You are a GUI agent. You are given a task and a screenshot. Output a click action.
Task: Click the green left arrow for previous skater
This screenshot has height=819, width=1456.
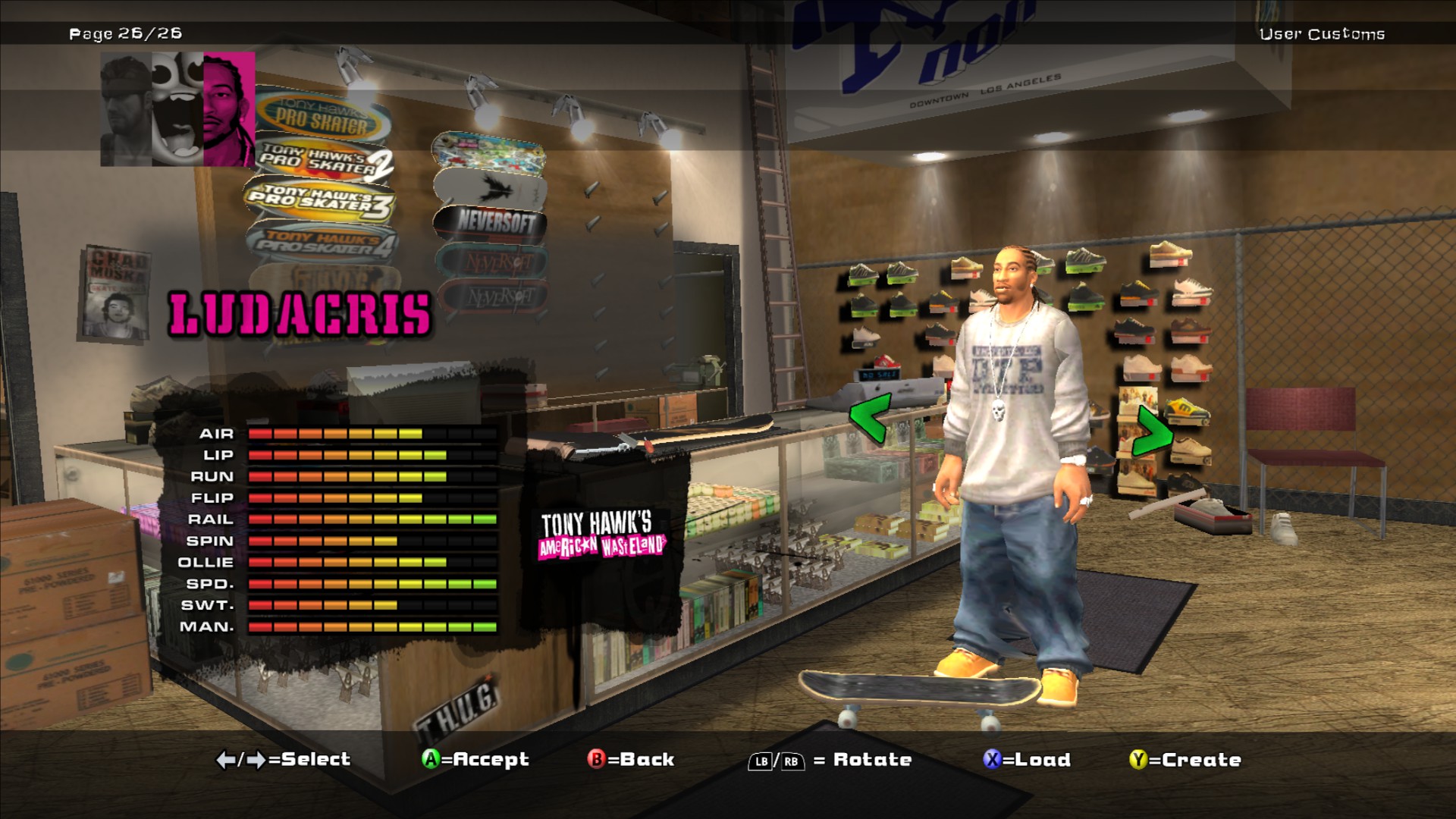pyautogui.click(x=869, y=419)
